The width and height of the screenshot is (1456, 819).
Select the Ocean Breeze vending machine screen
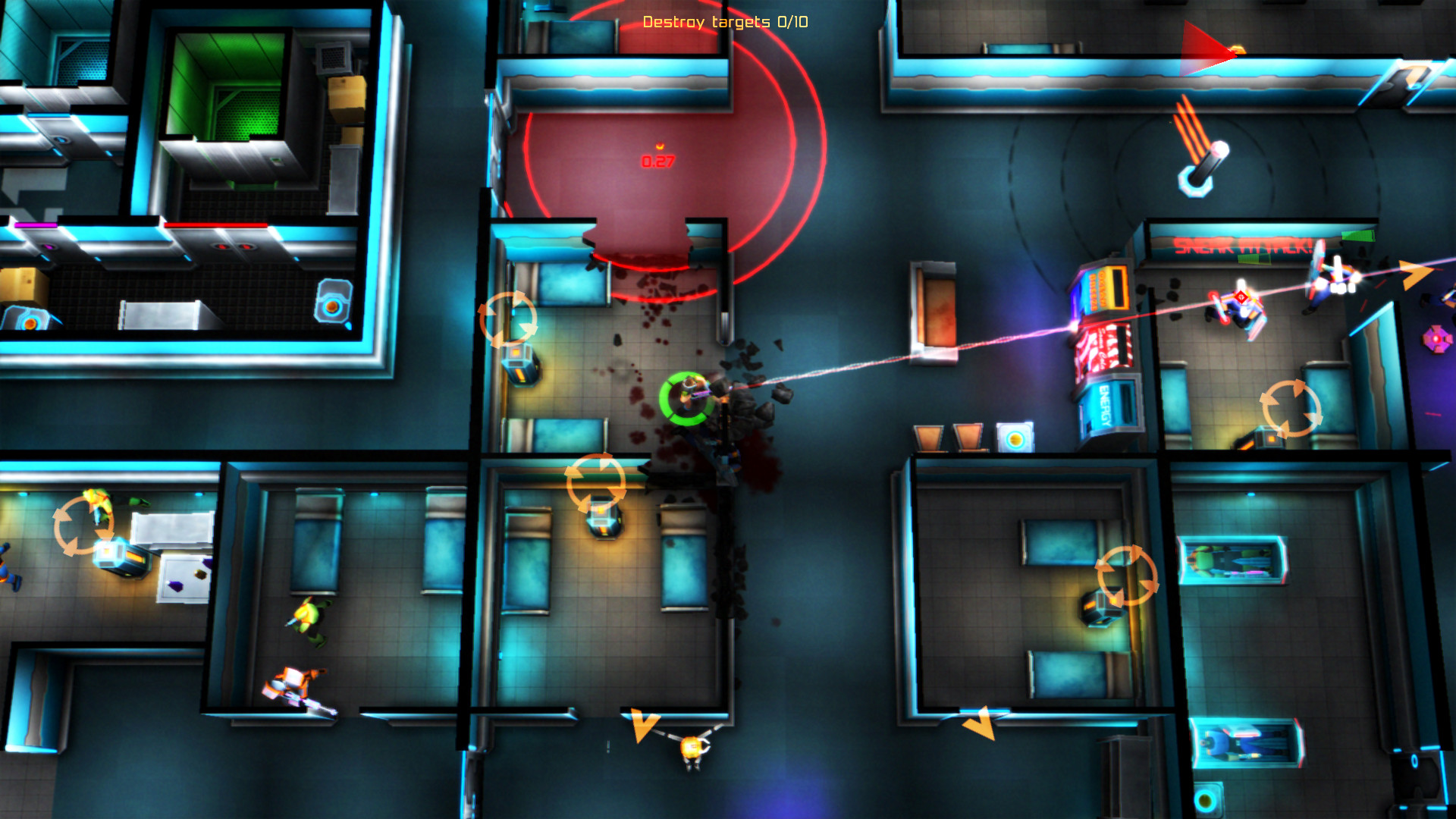[x=1107, y=287]
